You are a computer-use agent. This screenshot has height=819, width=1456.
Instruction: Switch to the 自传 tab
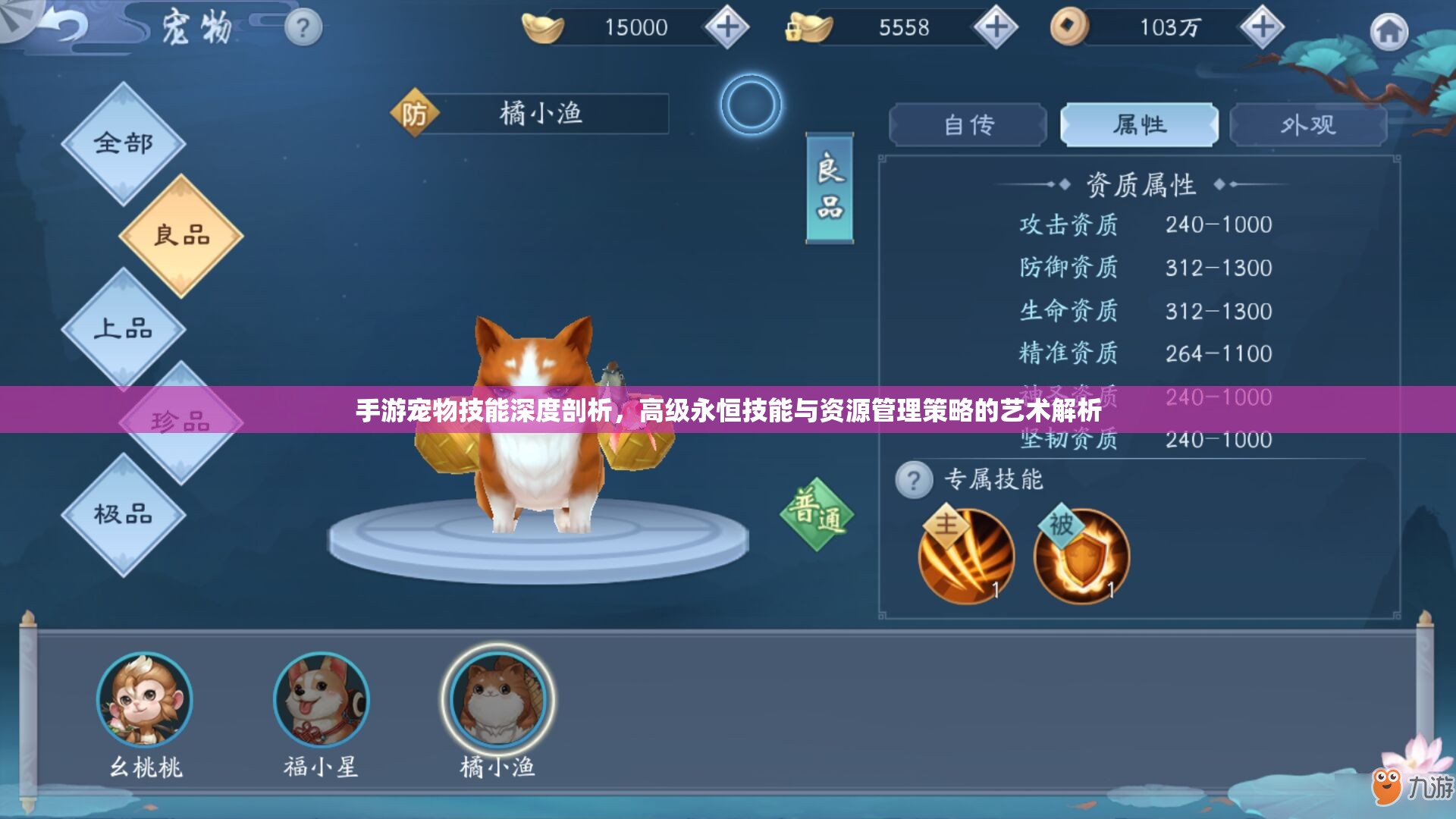[968, 124]
